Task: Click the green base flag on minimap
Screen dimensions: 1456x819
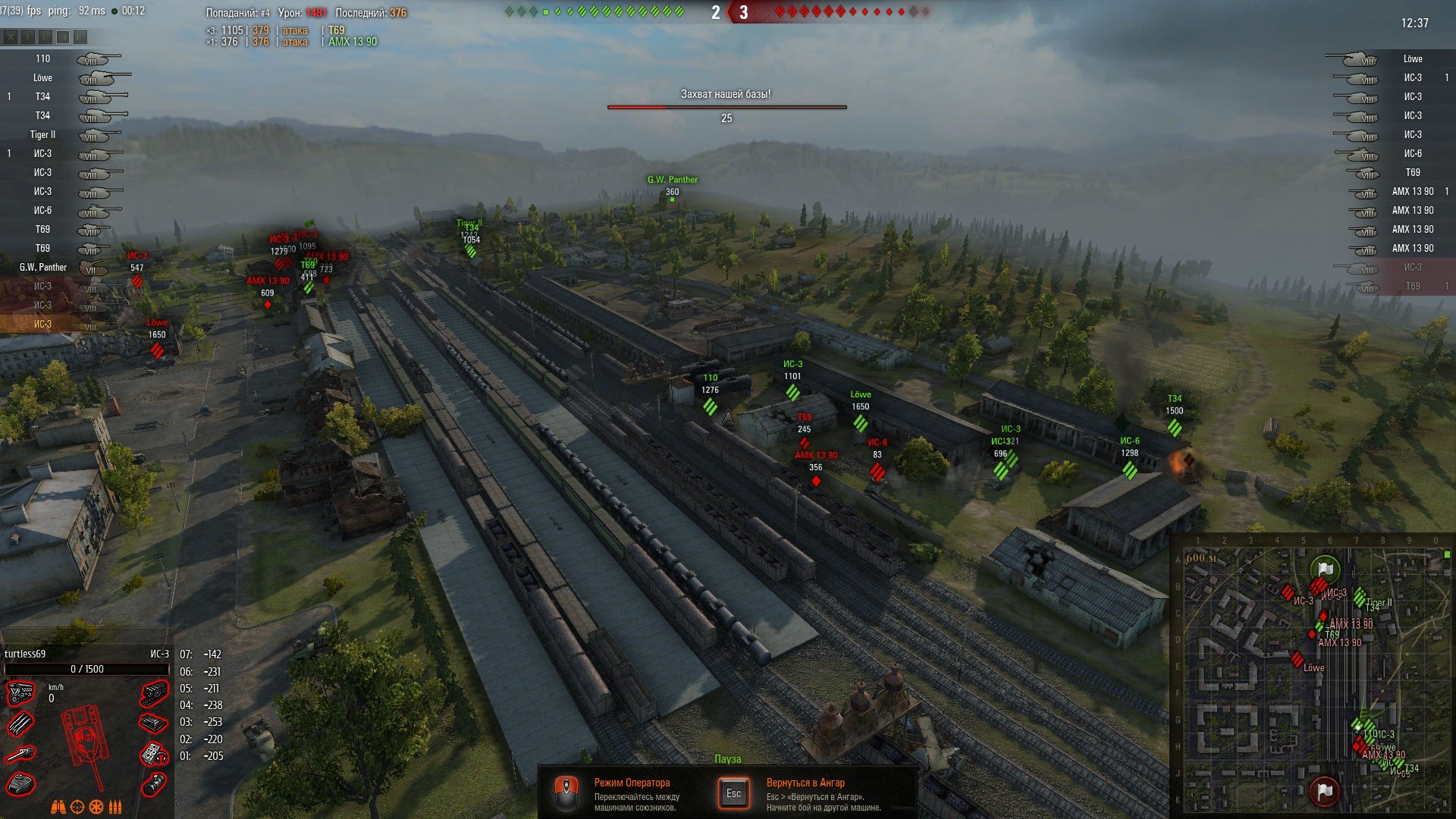Action: pos(1325,570)
